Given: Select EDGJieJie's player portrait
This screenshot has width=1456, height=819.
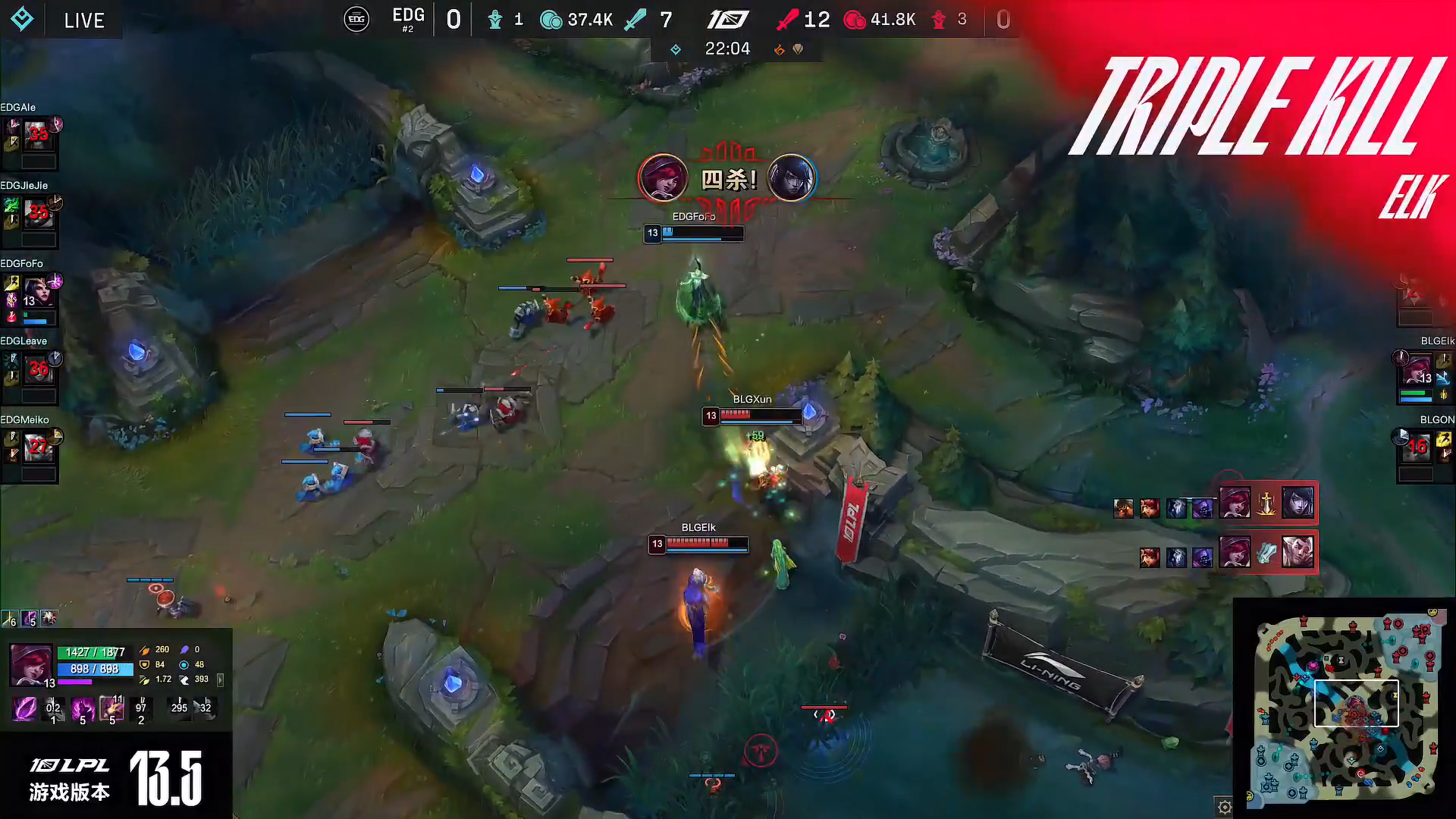Looking at the screenshot, I should click(x=37, y=213).
